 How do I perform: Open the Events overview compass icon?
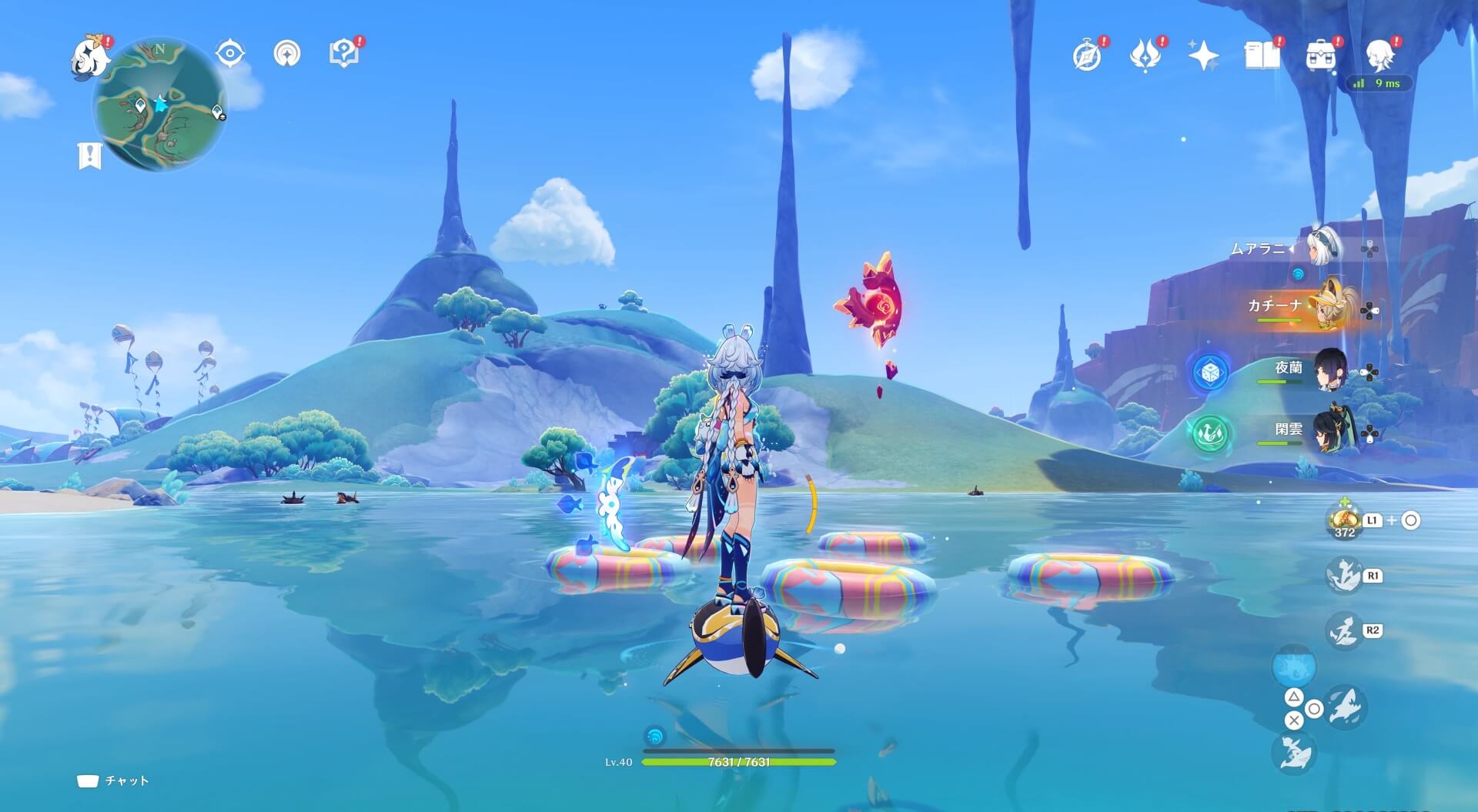[x=1086, y=55]
